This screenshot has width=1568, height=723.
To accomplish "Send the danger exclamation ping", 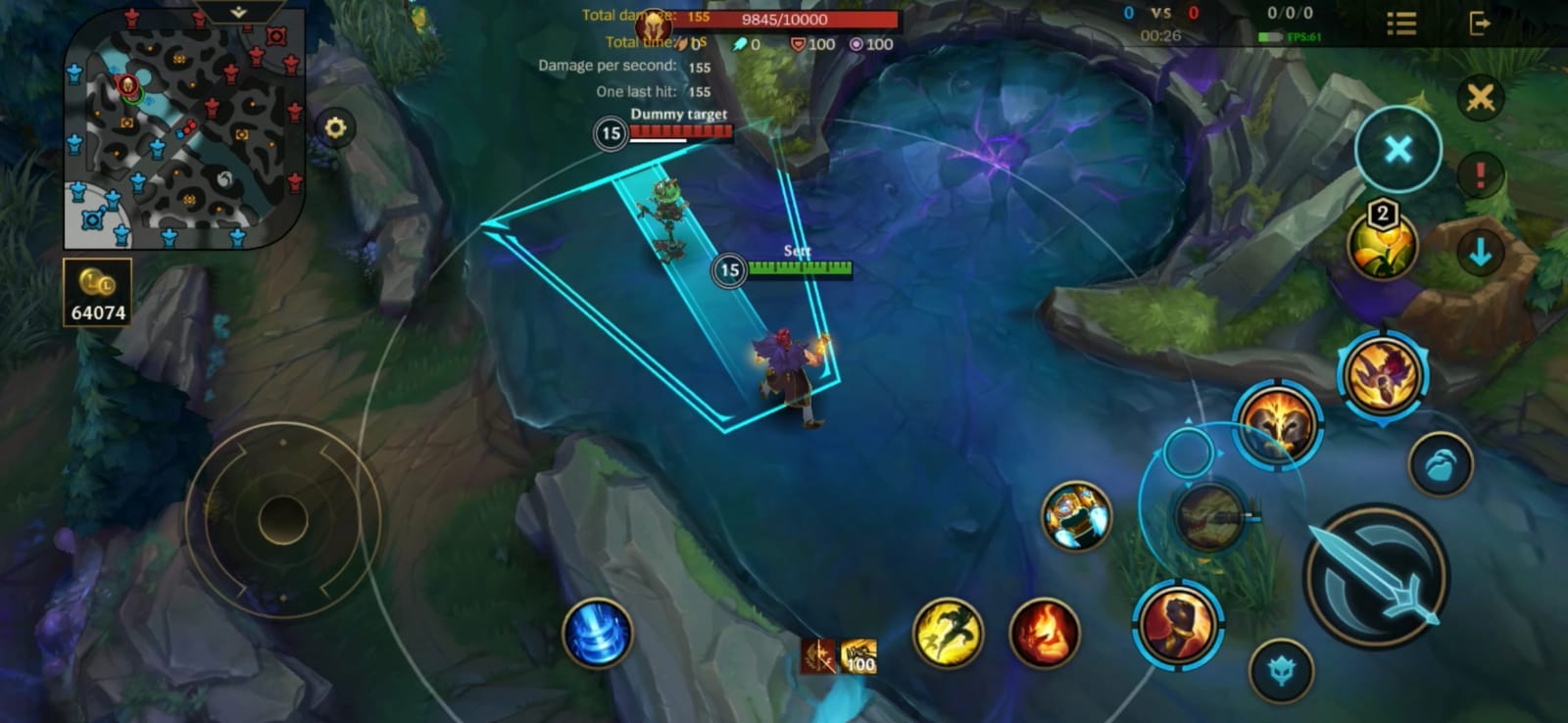I will pyautogui.click(x=1480, y=174).
